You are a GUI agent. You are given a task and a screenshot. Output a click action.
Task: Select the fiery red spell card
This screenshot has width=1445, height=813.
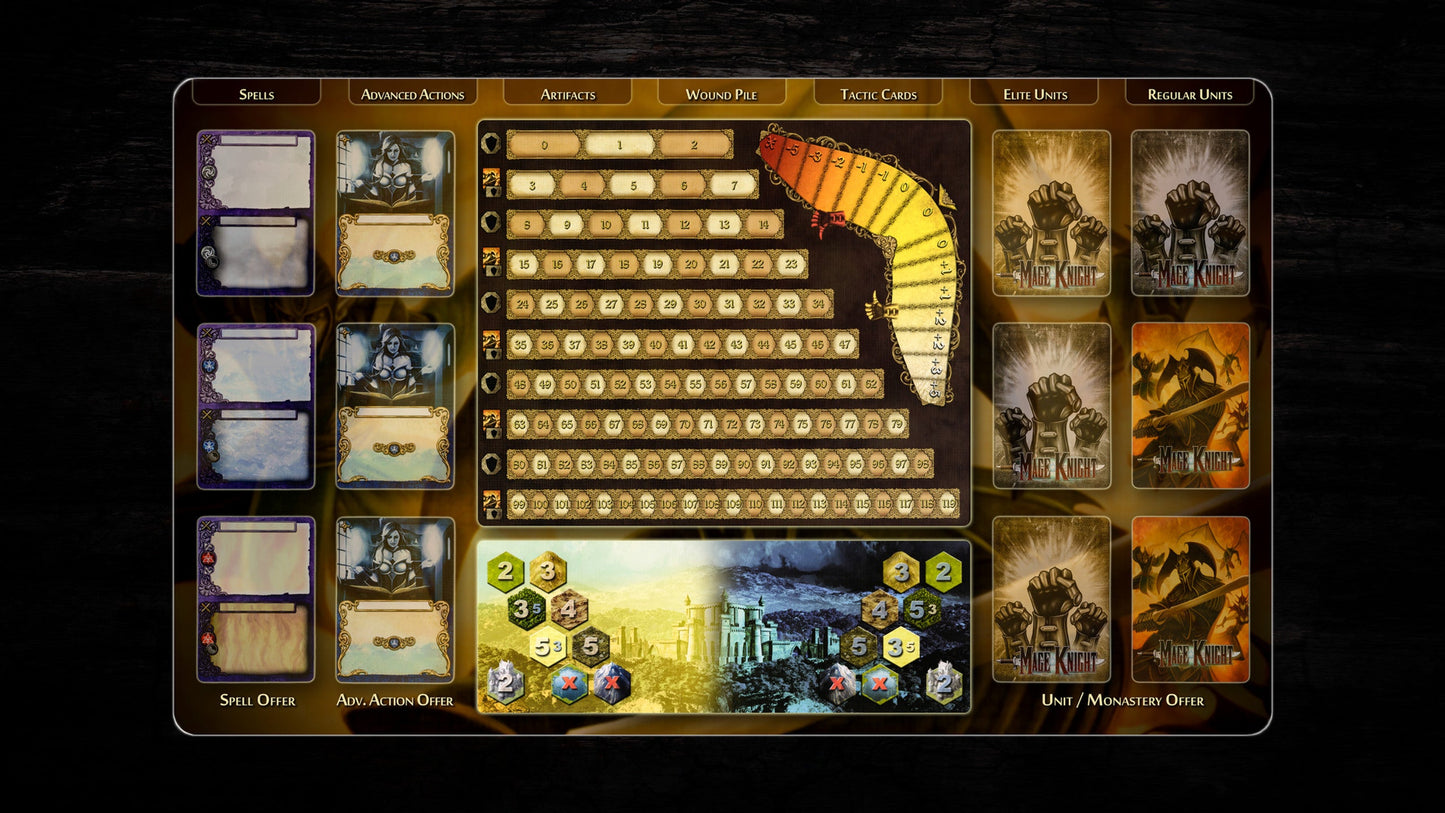[x=256, y=599]
